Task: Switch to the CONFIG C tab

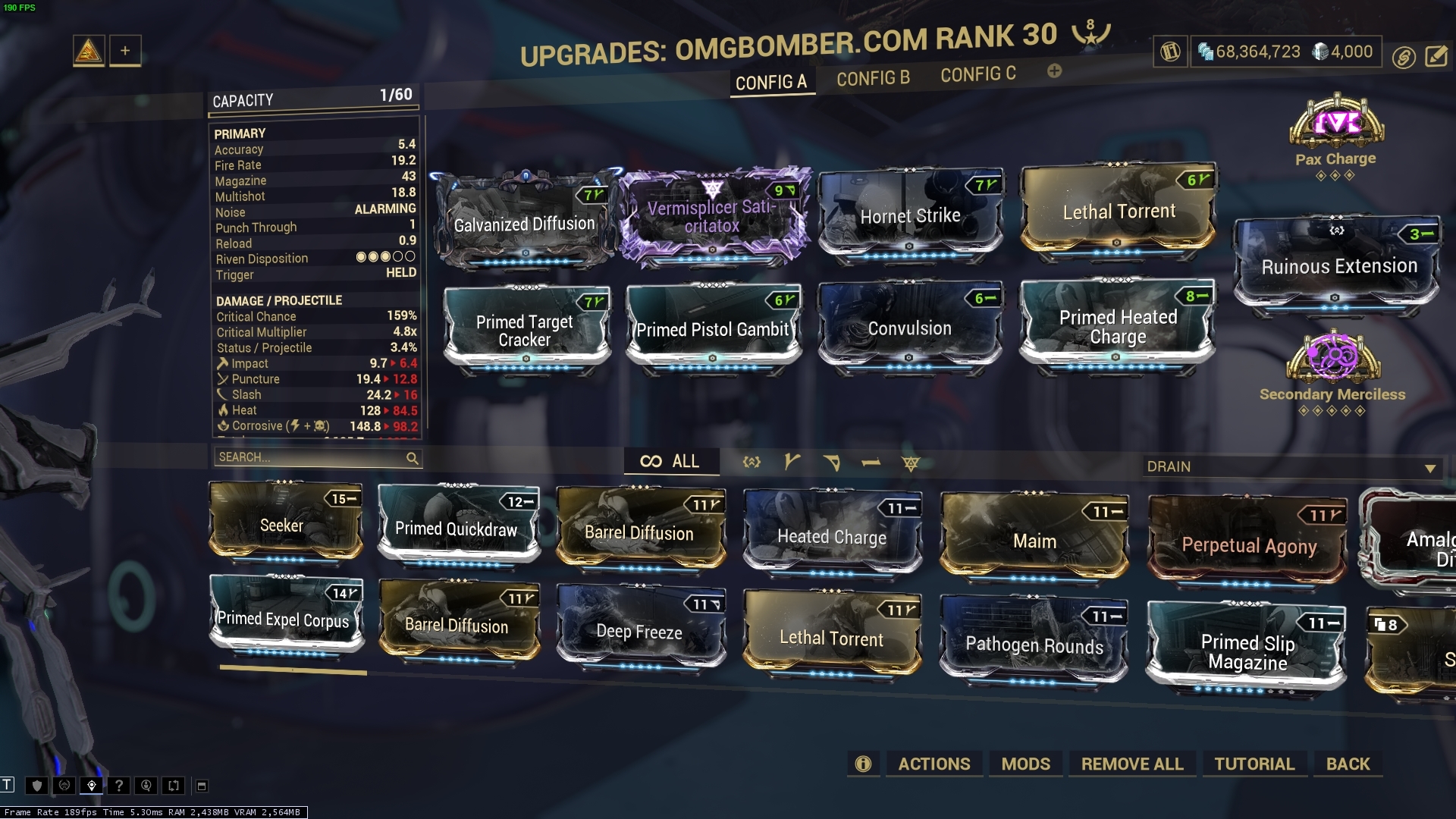Action: (977, 74)
